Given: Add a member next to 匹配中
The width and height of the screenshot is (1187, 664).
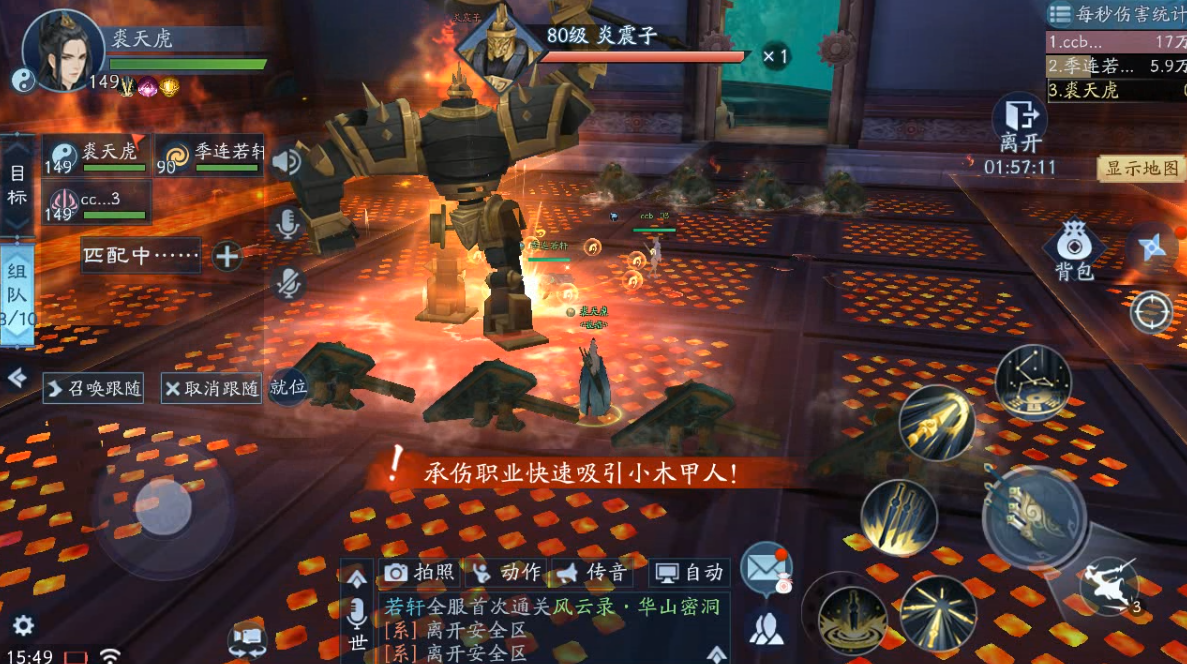Looking at the screenshot, I should [x=228, y=256].
